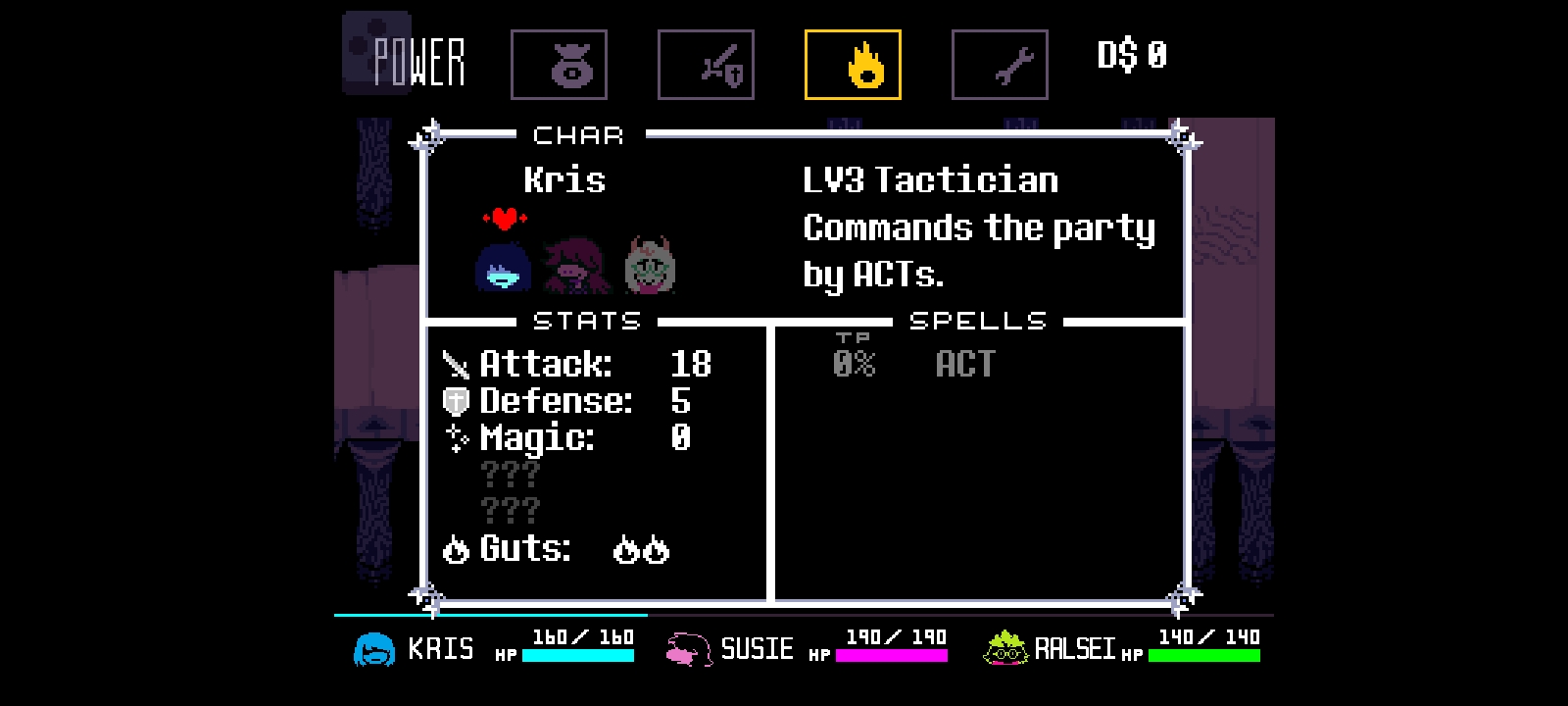Image resolution: width=1568 pixels, height=706 pixels.
Task: Pick Ralsei's portrait in the Char panel
Action: [650, 267]
